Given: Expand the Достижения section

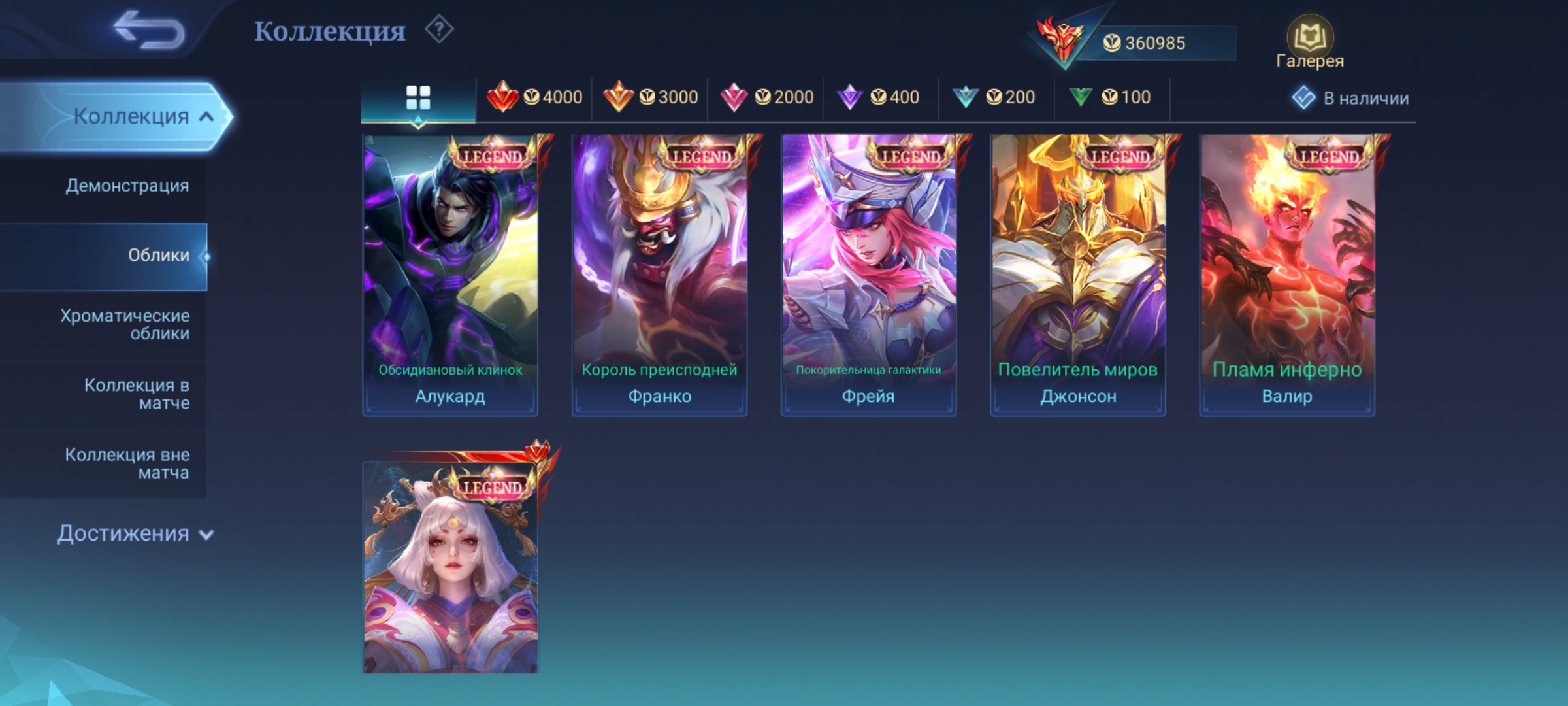Looking at the screenshot, I should point(135,533).
